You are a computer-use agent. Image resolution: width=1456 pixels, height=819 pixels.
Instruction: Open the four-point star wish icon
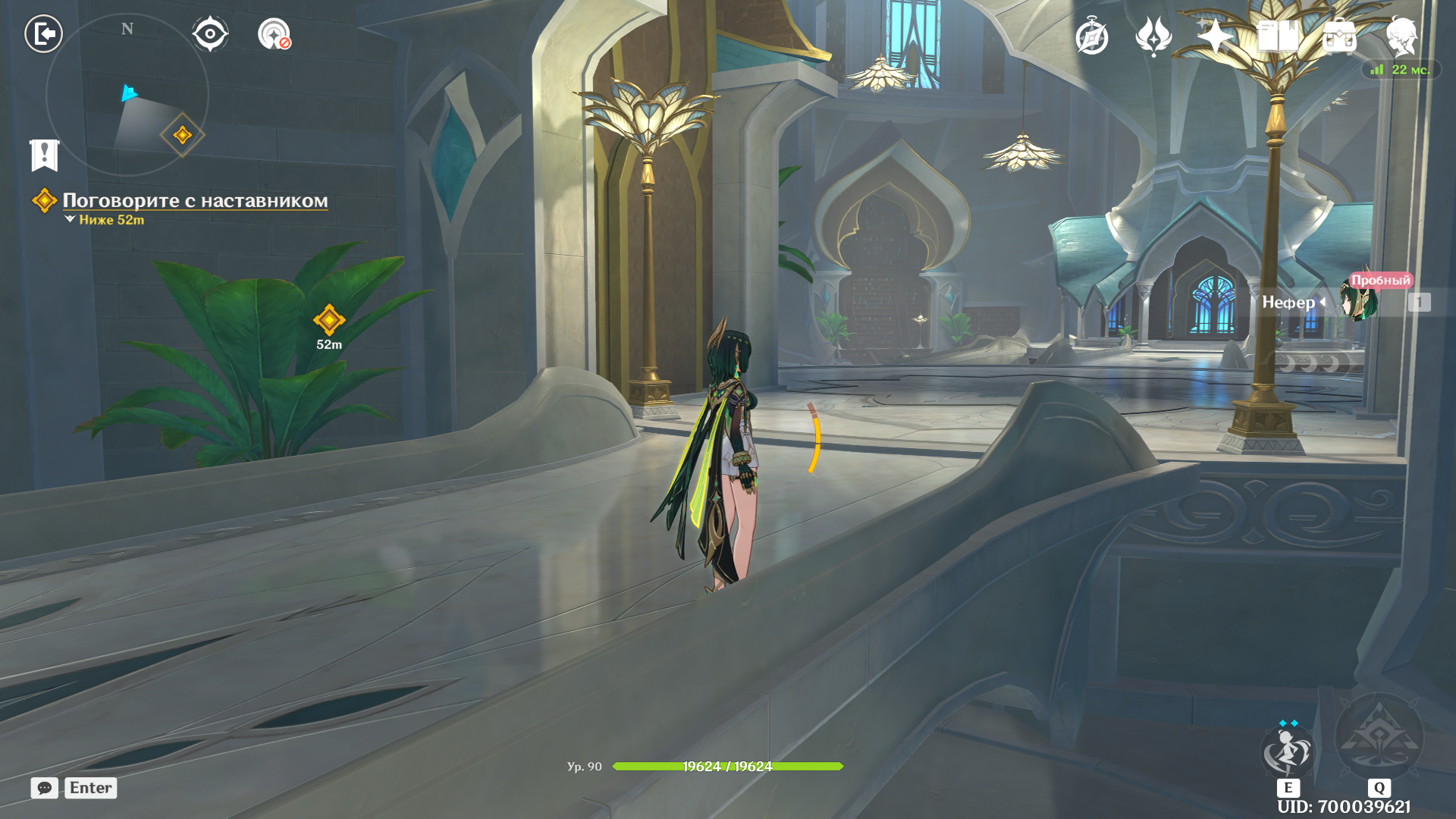[x=1215, y=36]
